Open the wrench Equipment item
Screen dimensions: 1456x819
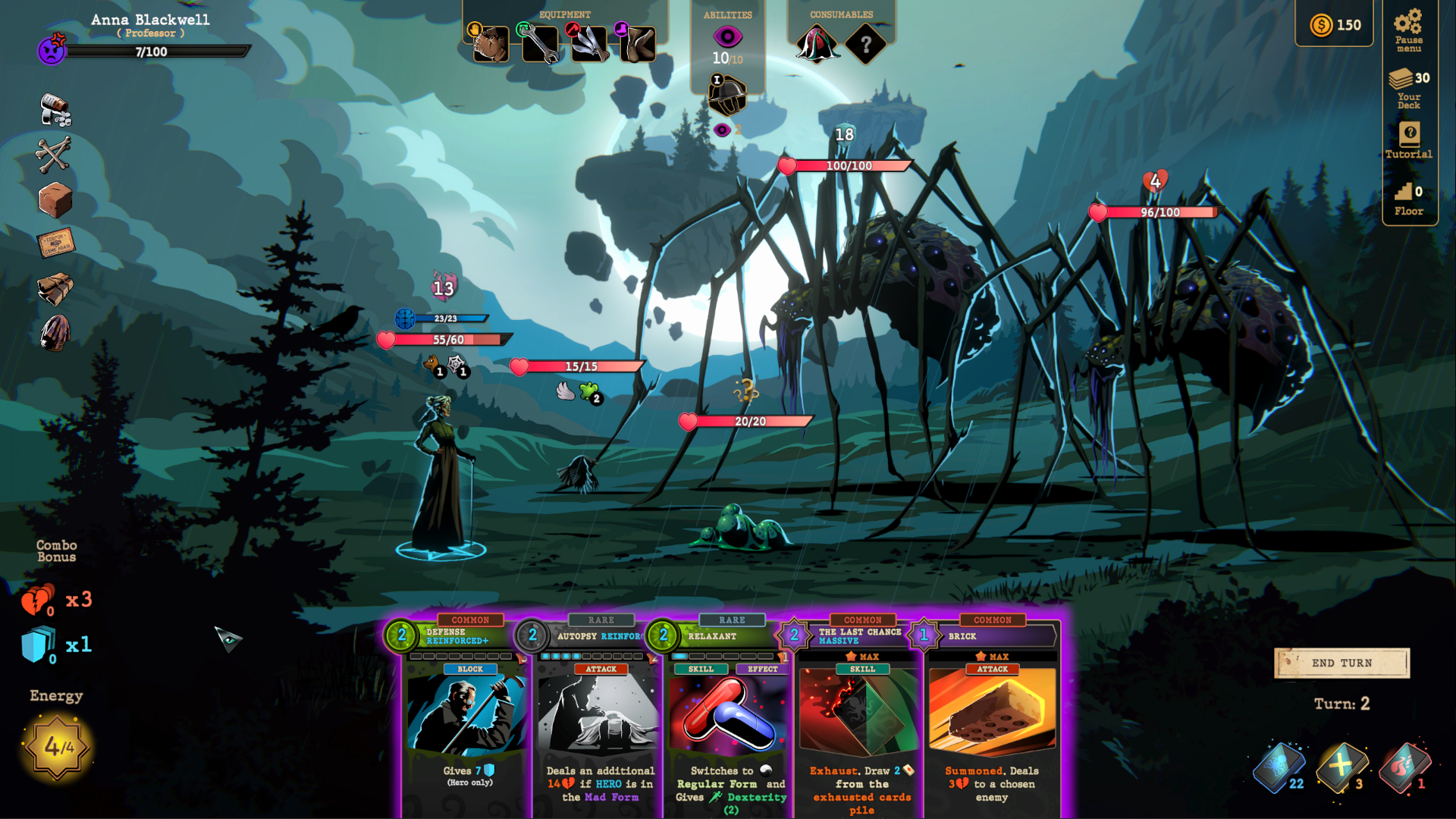(540, 43)
